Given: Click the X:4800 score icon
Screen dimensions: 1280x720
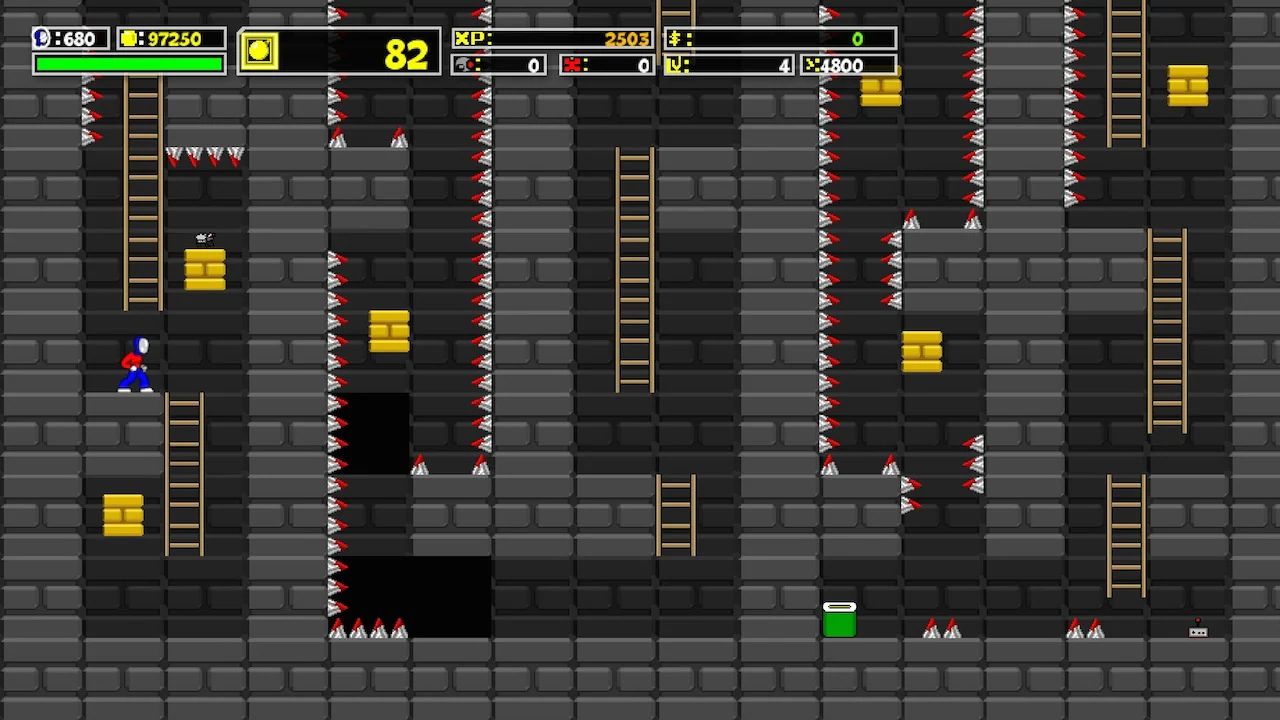Looking at the screenshot, I should (812, 66).
